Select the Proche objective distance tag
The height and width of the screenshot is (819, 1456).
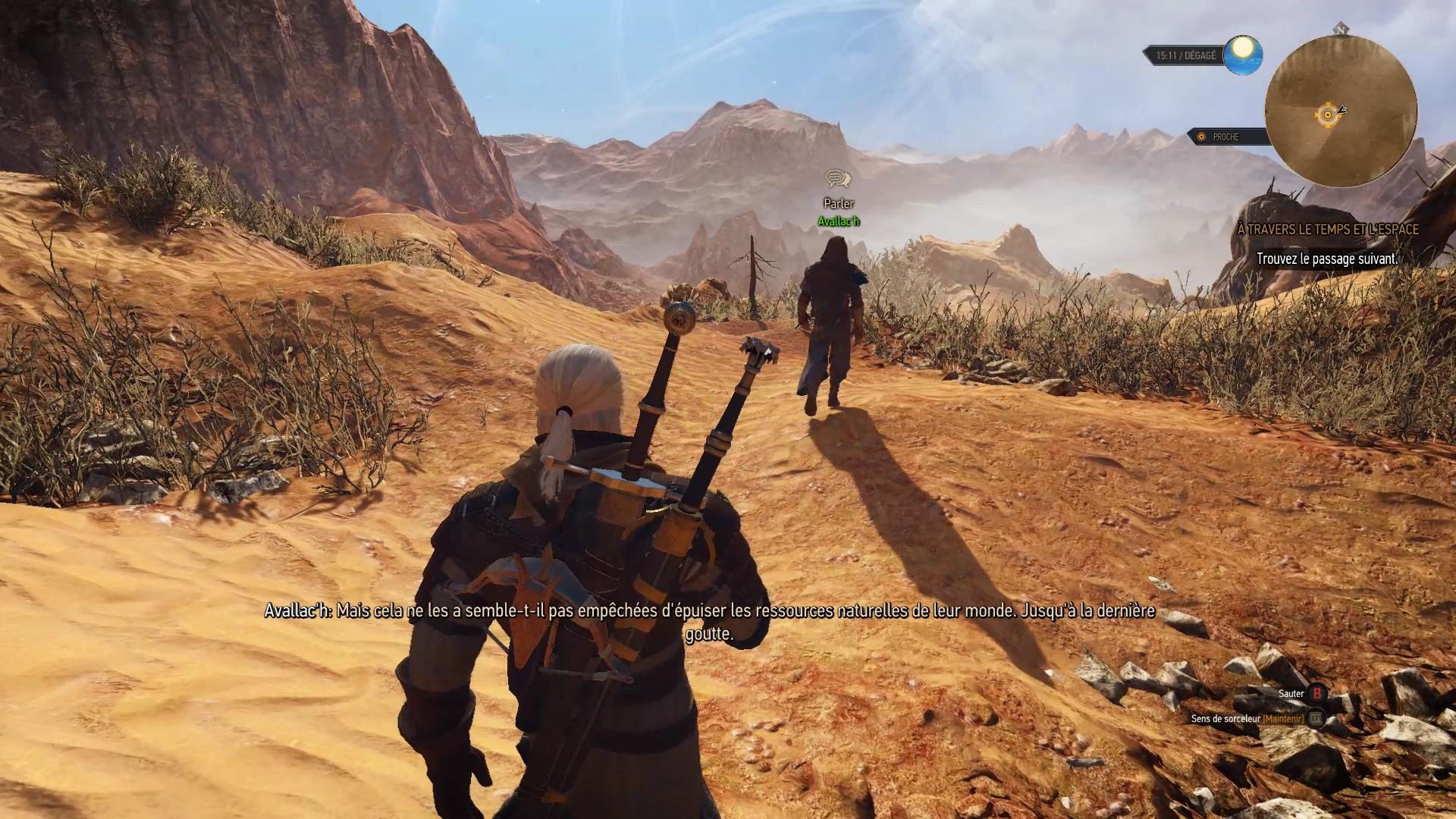(1225, 137)
